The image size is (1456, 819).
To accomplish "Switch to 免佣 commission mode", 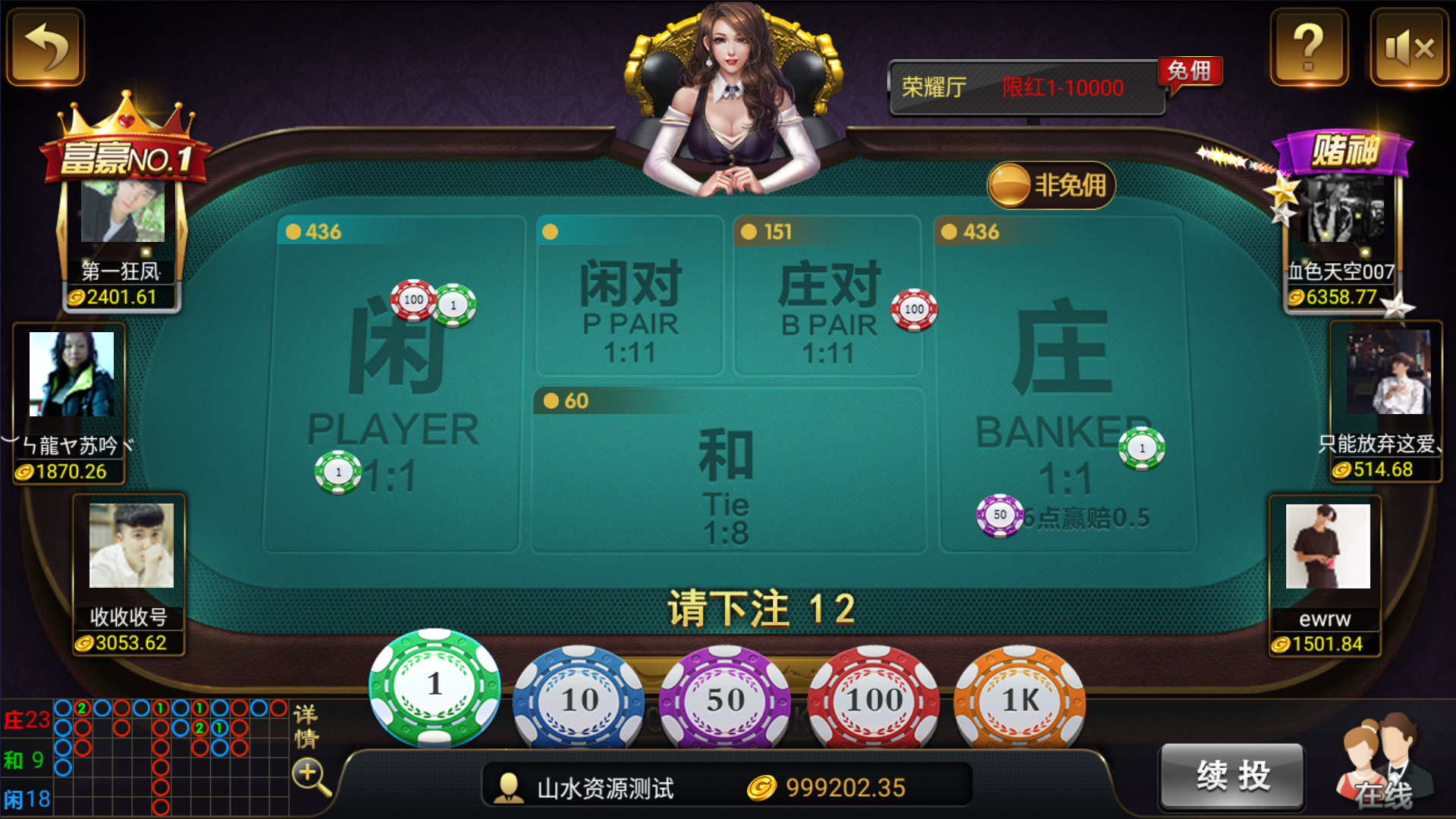I will (1191, 71).
